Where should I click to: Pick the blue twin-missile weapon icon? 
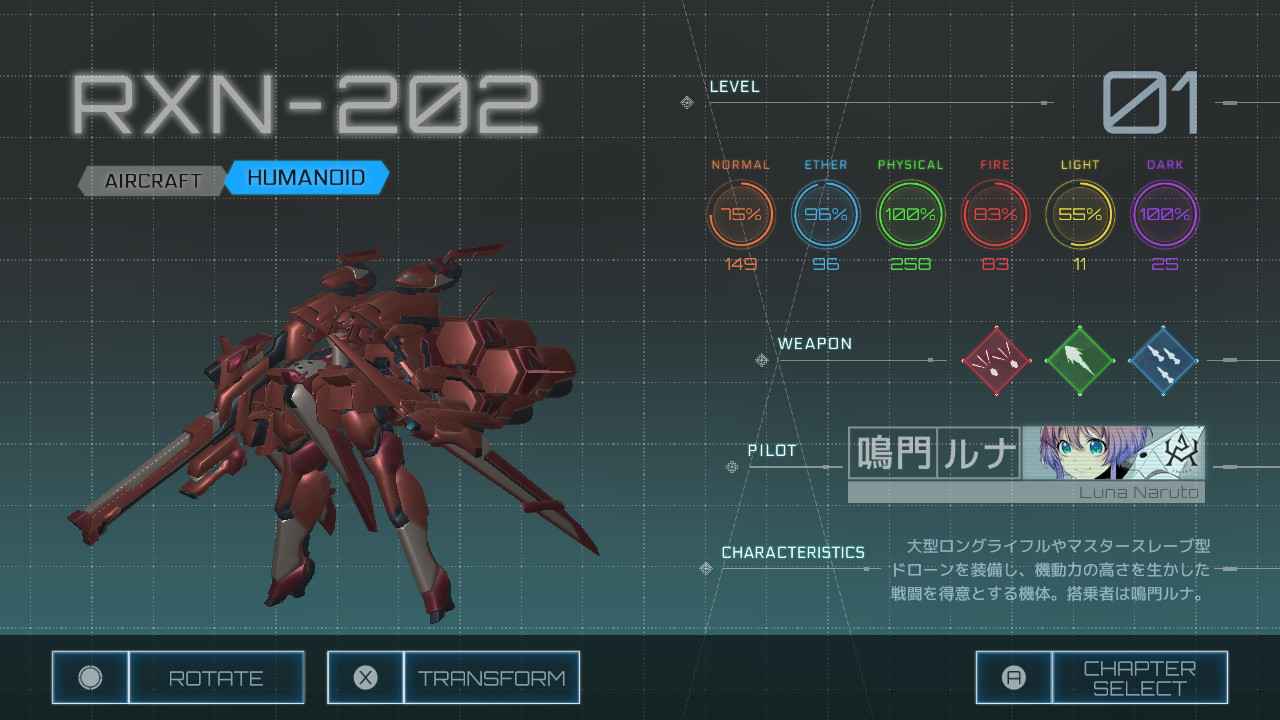point(1163,360)
